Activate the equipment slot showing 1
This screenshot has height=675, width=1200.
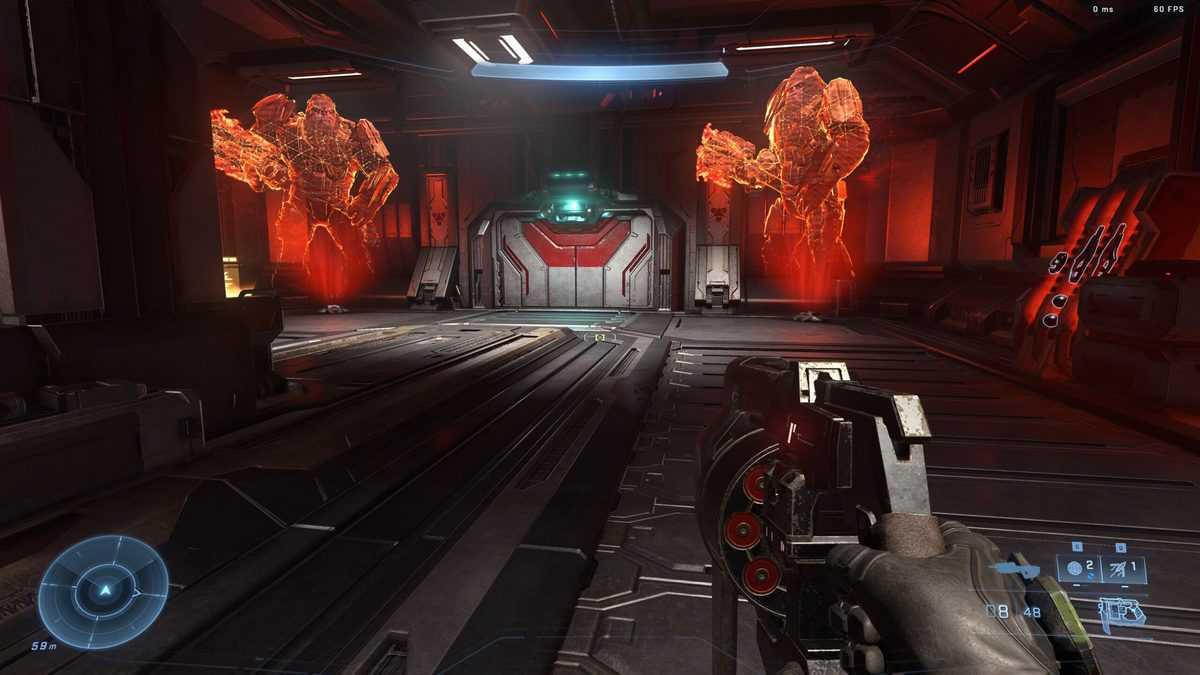[x=1123, y=570]
